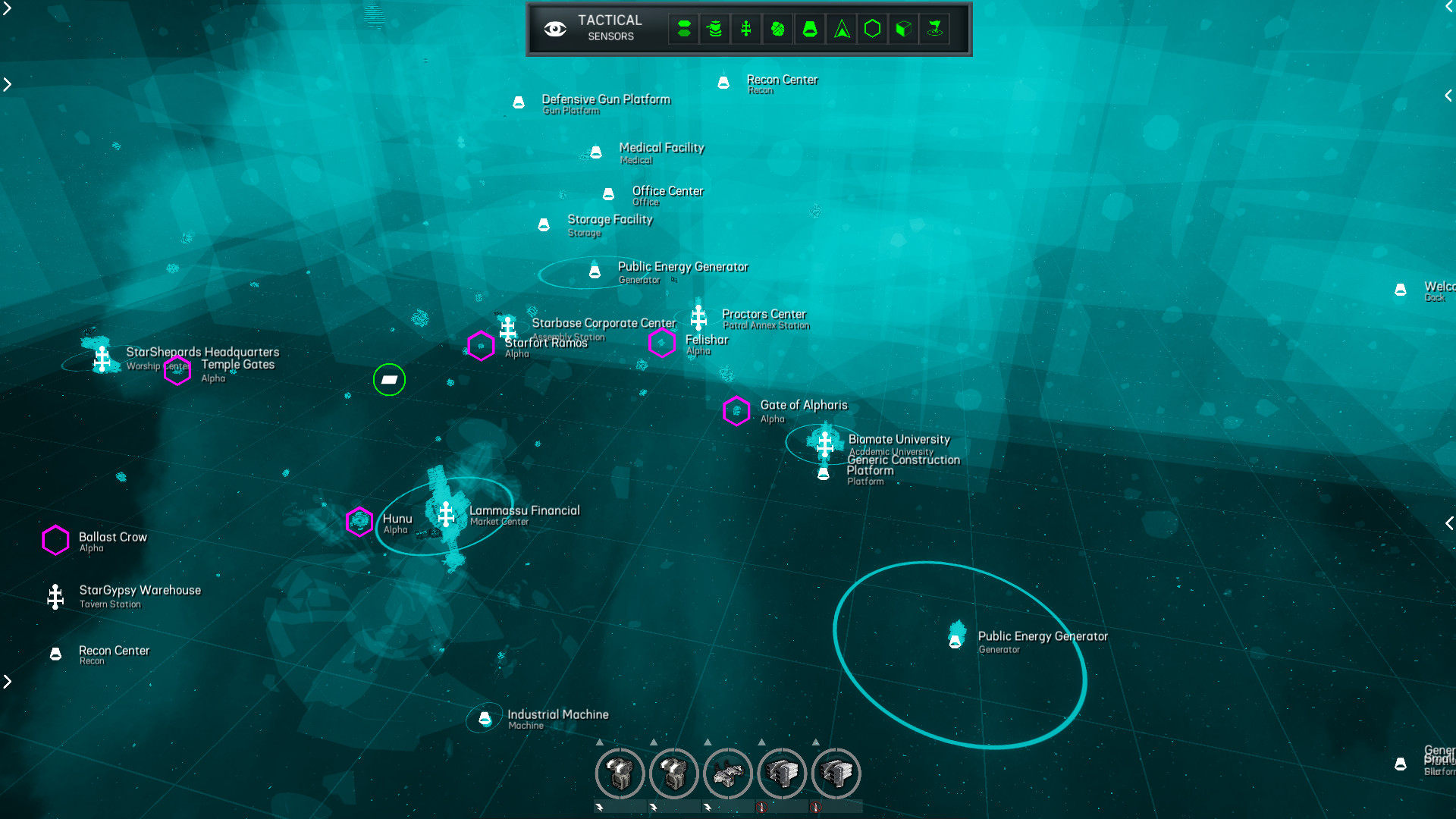Toggle the cargo cube sensor filter
This screenshot has width=1456, height=819.
coord(902,29)
